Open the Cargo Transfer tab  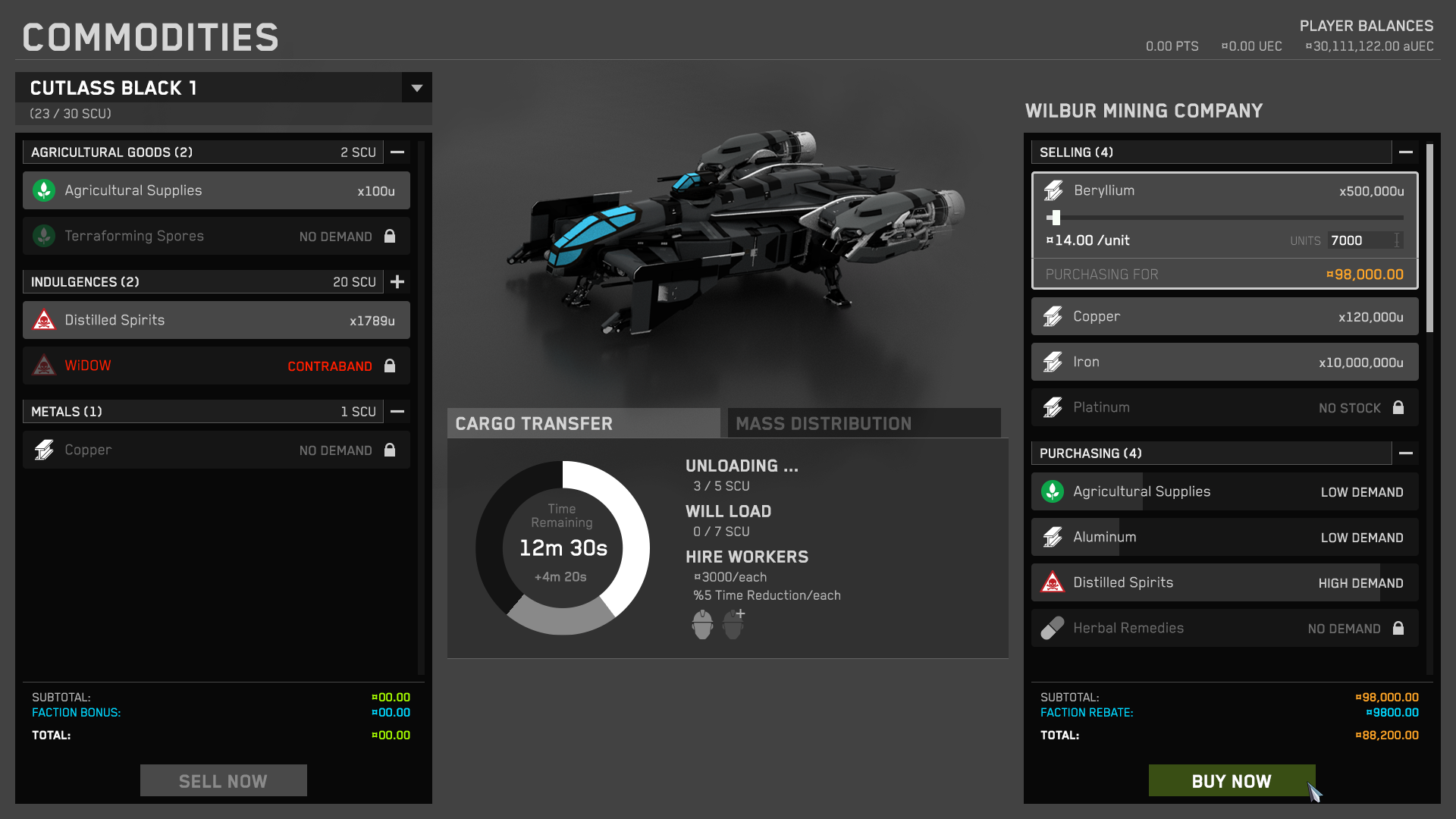click(583, 424)
